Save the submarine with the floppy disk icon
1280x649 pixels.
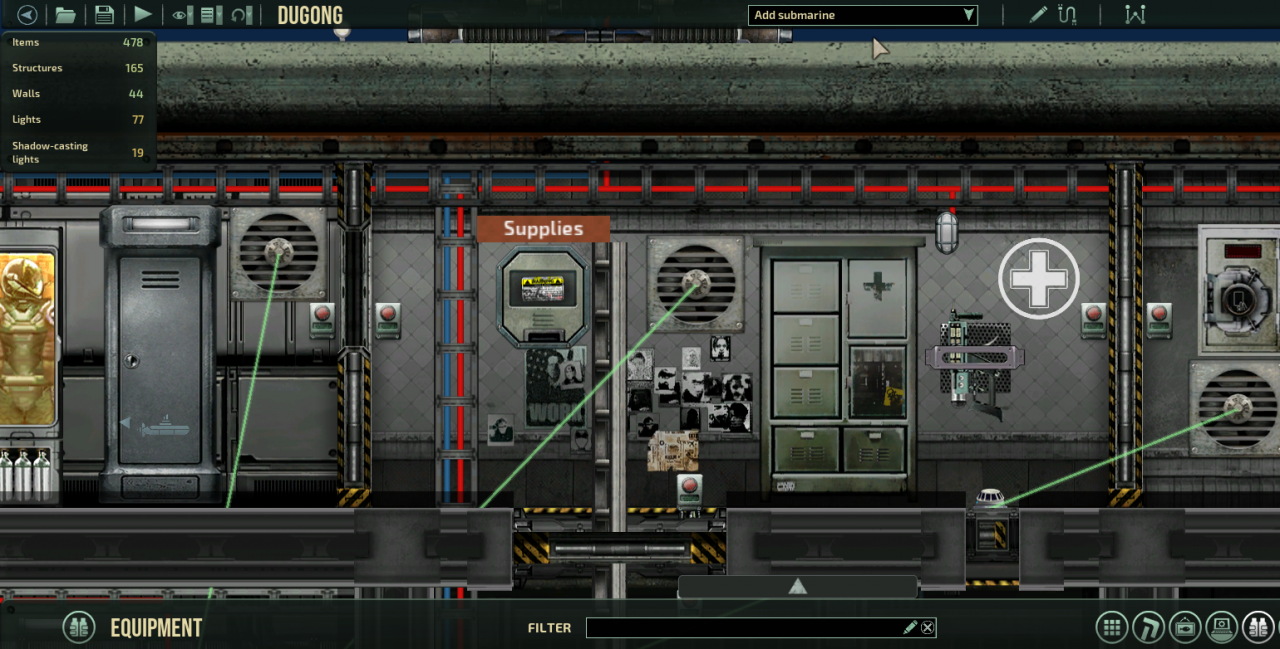coord(104,15)
